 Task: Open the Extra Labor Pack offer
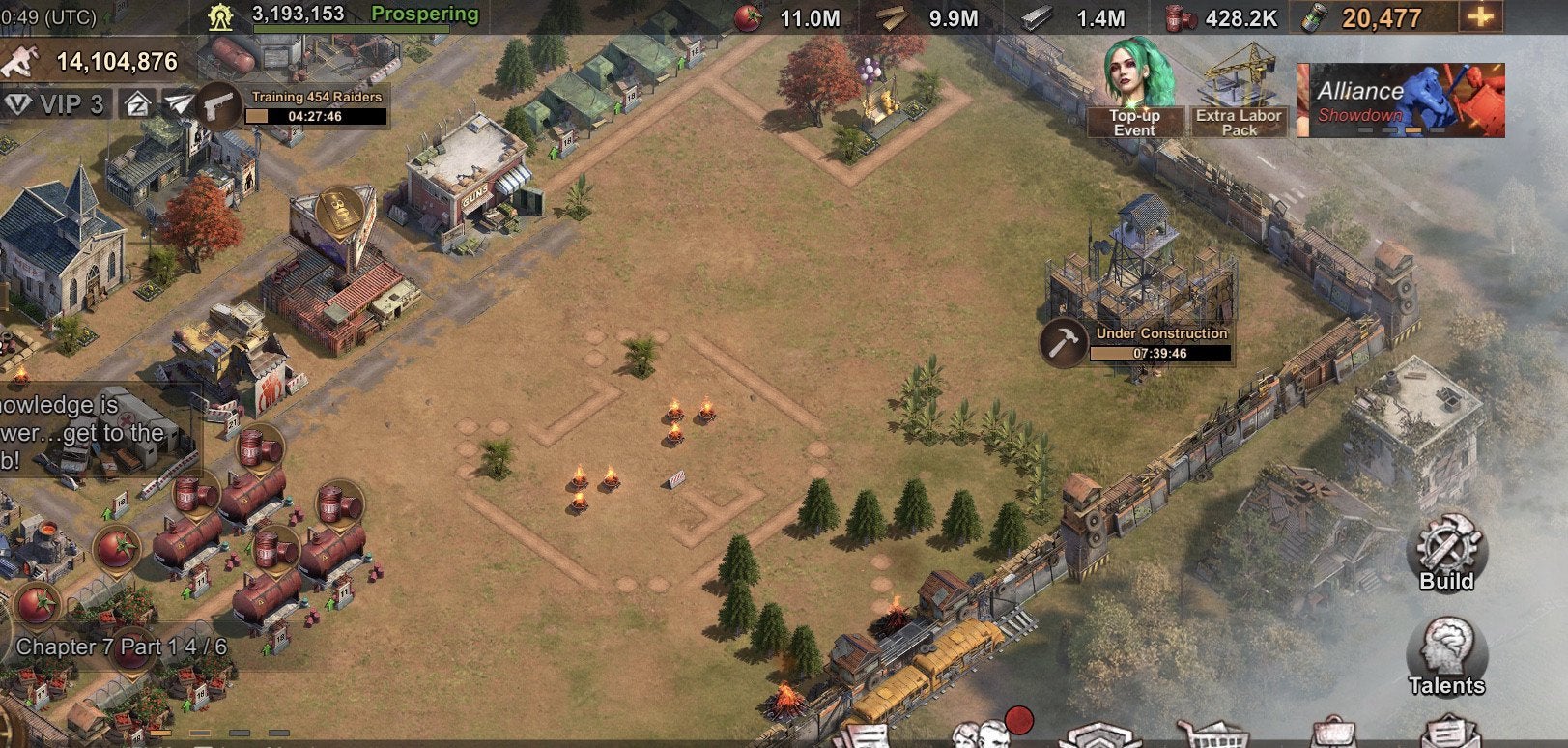[x=1239, y=93]
